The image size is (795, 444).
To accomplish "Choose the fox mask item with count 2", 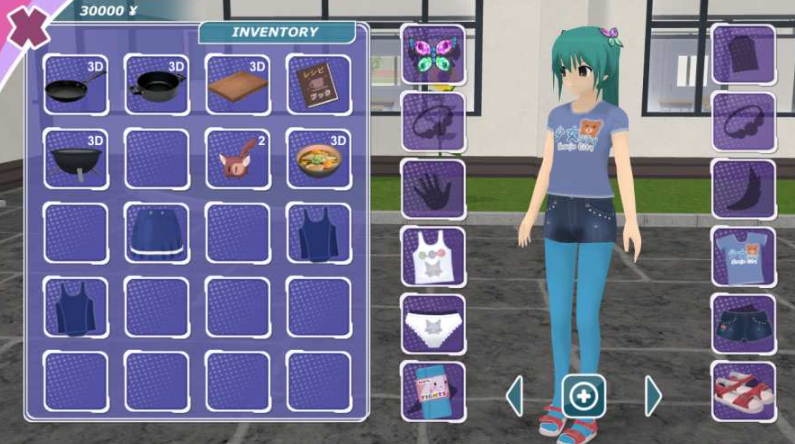I will [x=238, y=159].
